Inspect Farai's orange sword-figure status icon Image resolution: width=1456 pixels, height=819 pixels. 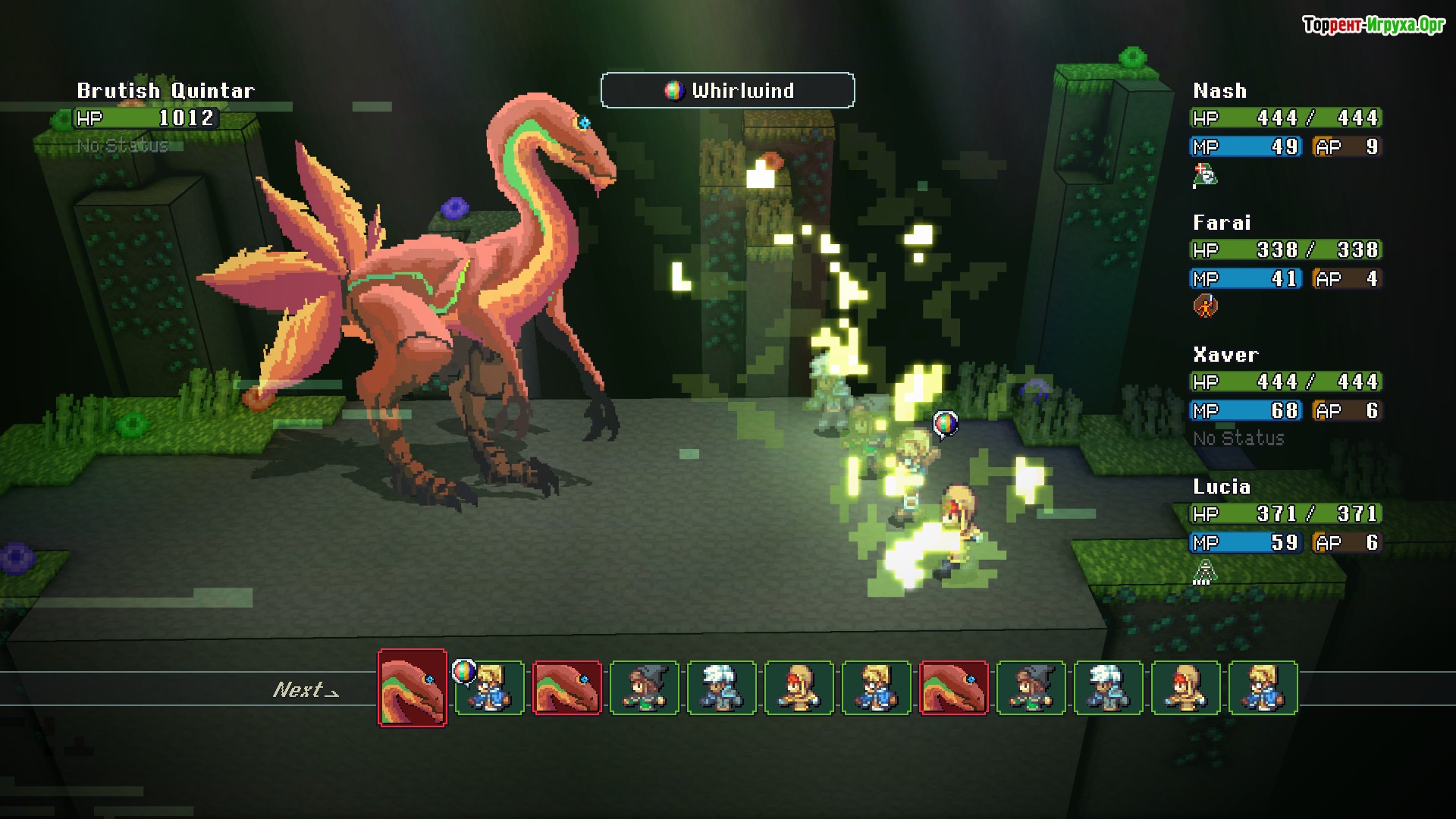pos(1205,306)
